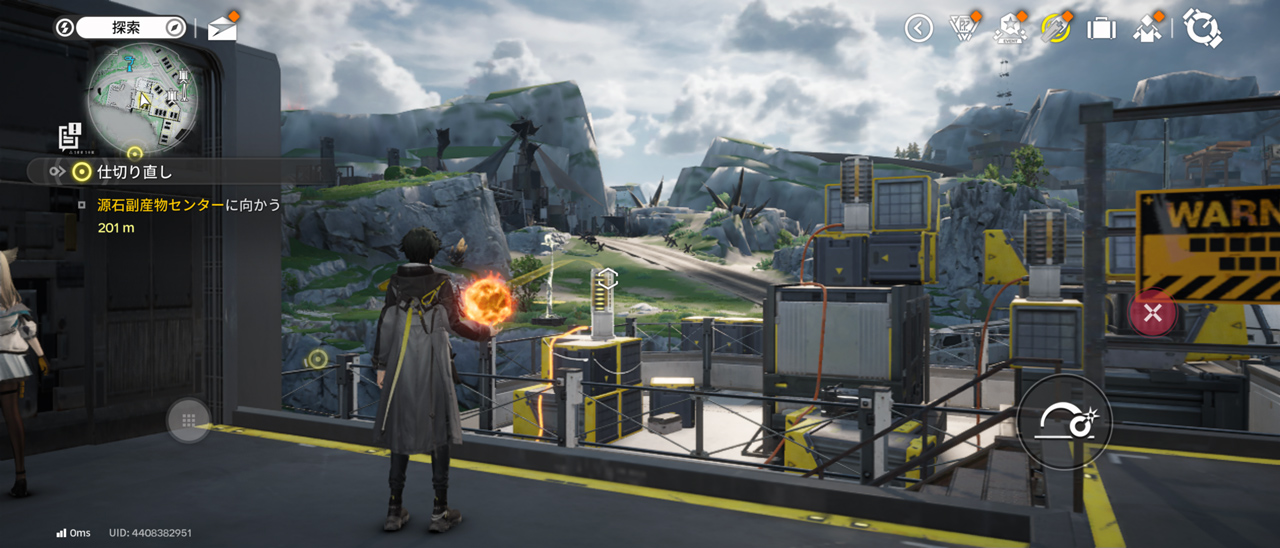Image resolution: width=1280 pixels, height=548 pixels.
Task: Tap the round grid button
Action: click(188, 421)
